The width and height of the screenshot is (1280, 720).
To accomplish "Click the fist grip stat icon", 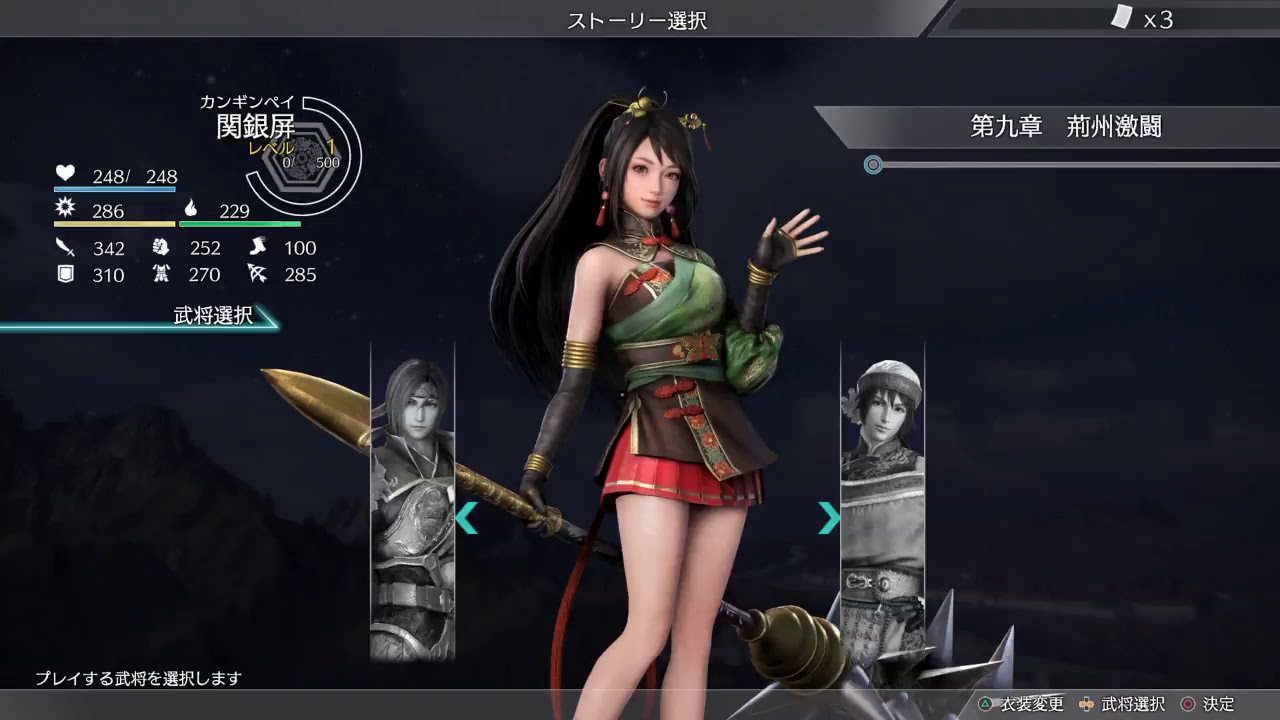I will click(163, 248).
